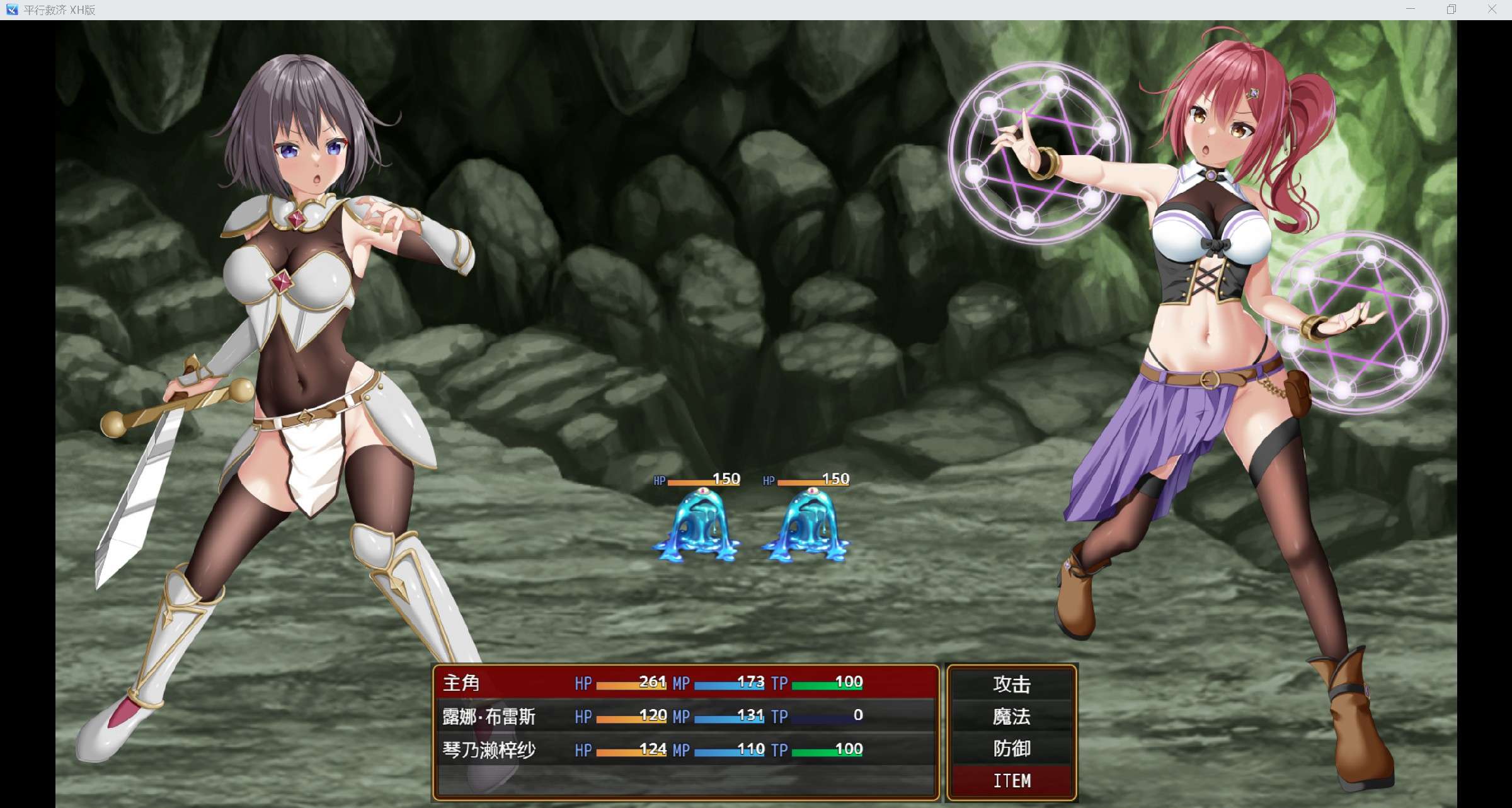Select the 防御 defend command
Image resolution: width=1512 pixels, height=808 pixels.
coord(1012,749)
